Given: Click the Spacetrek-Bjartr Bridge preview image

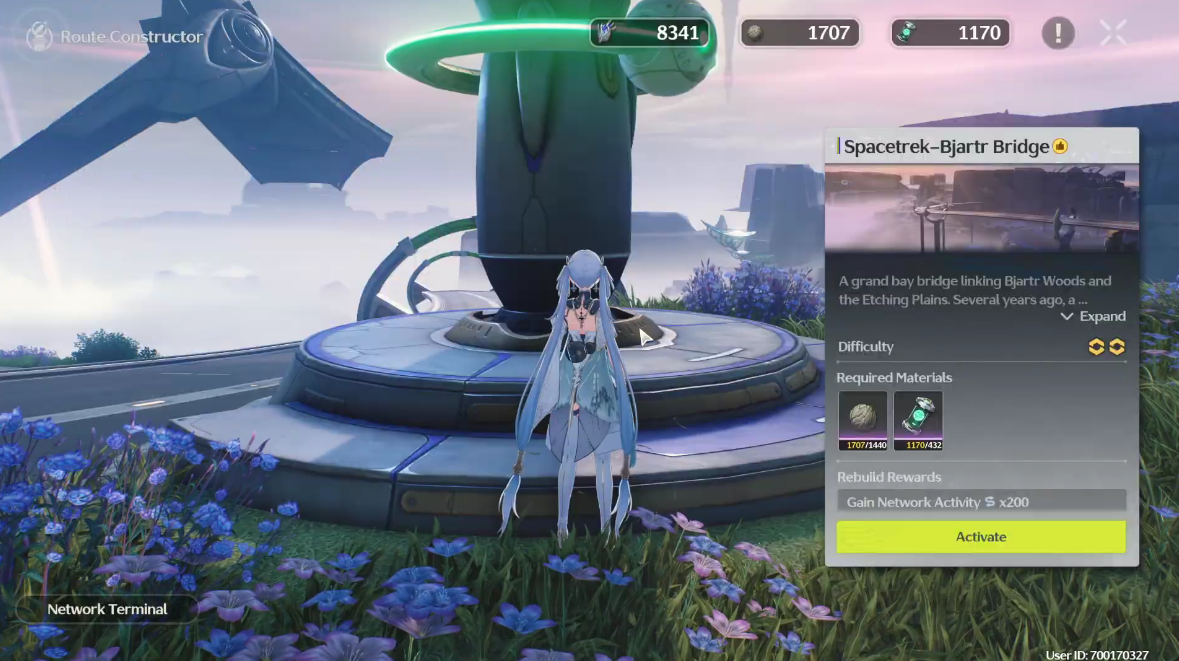Looking at the screenshot, I should [x=980, y=210].
